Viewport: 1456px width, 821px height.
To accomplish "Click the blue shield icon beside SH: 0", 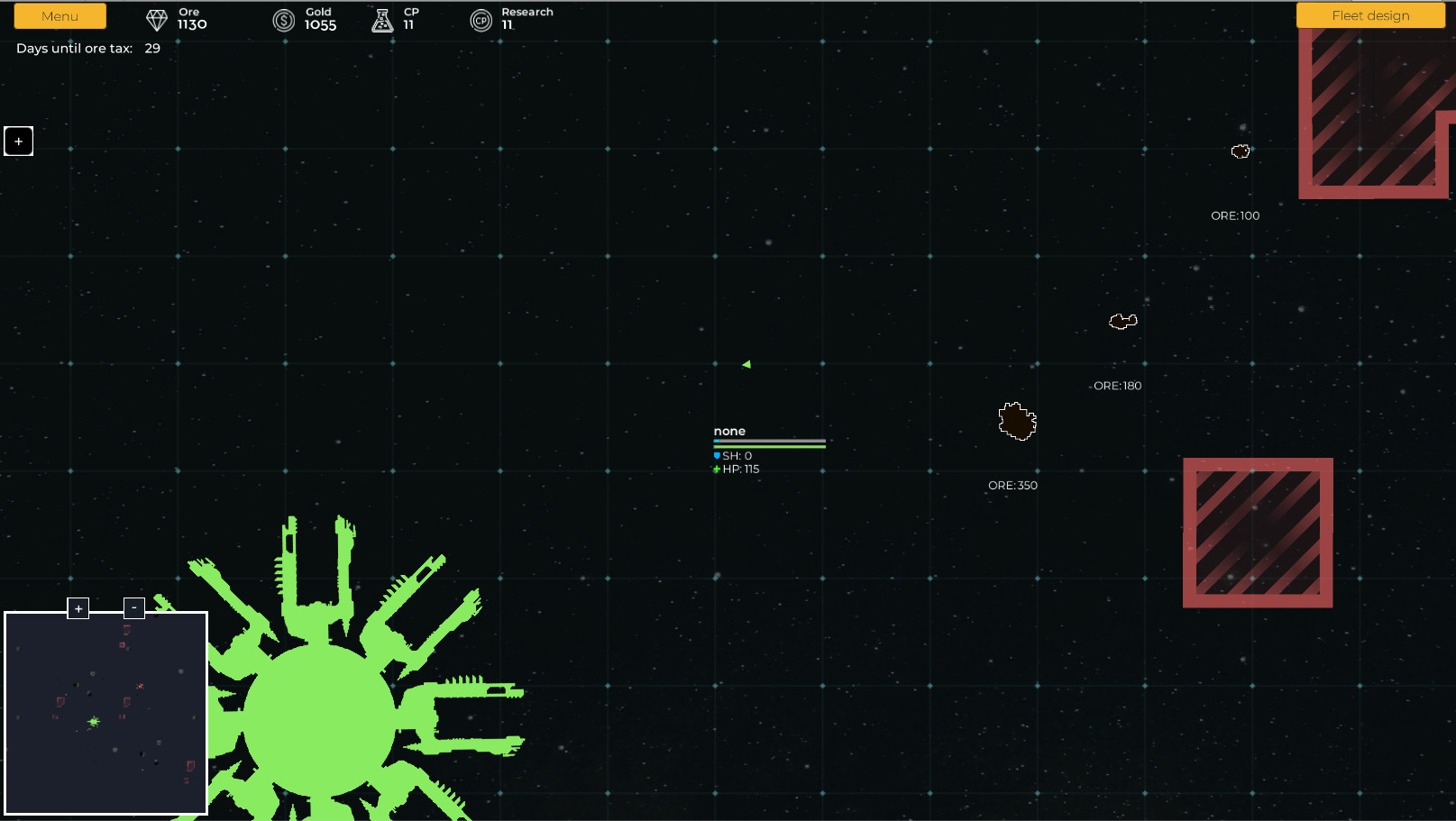I will tap(716, 456).
